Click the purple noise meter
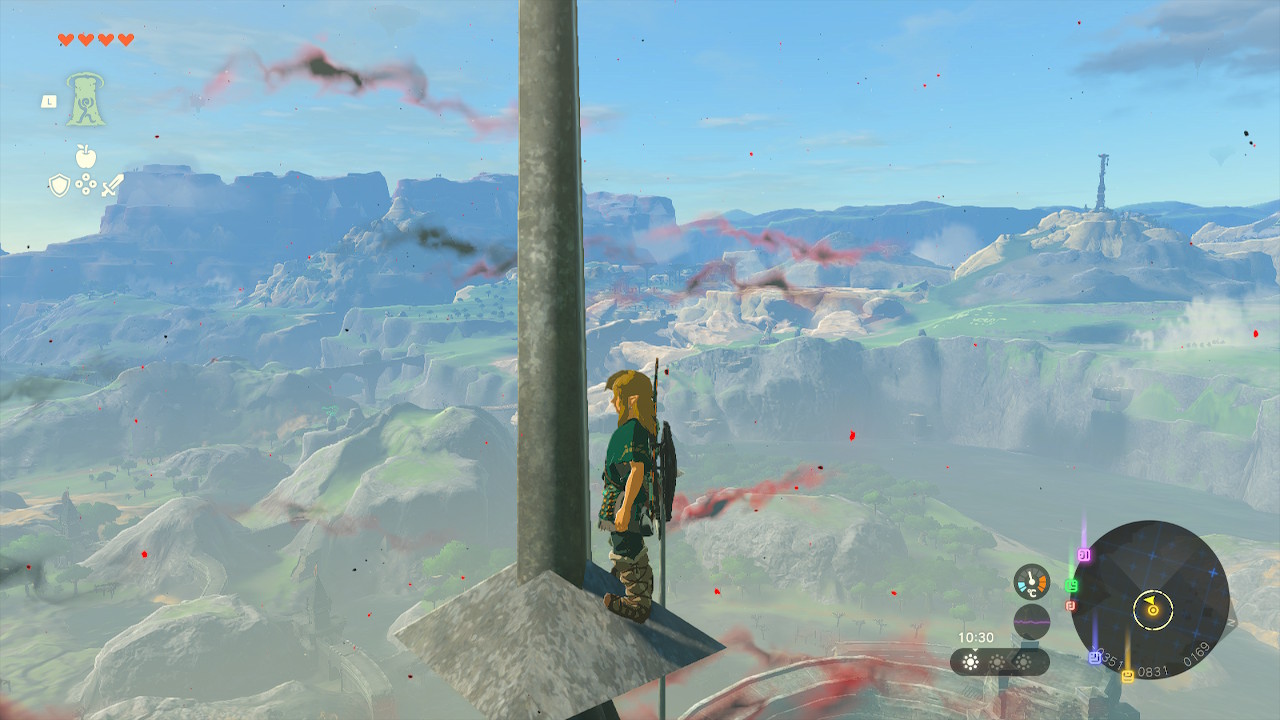Screen dimensions: 1280x720 pos(1031,622)
